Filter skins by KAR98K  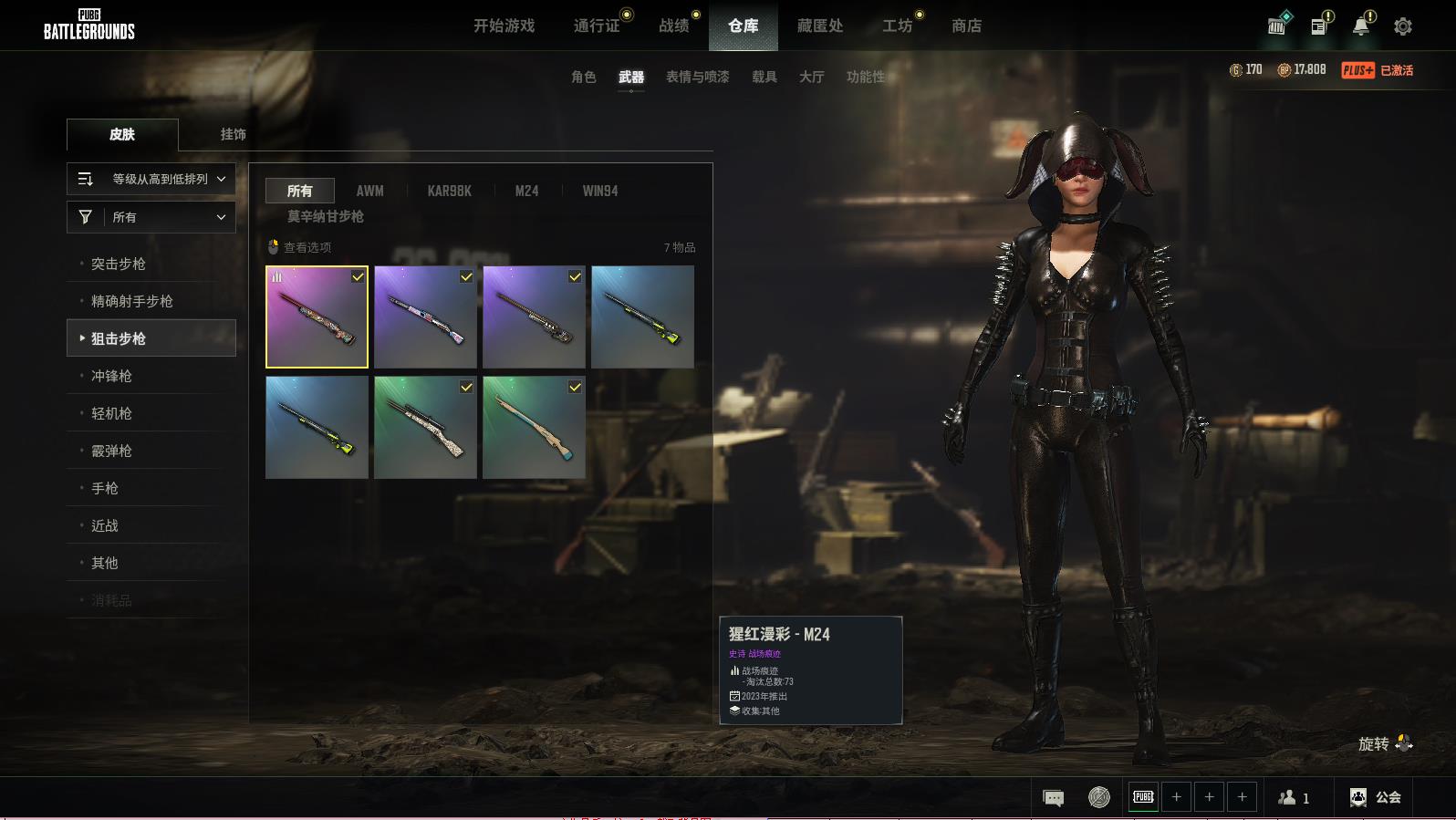(x=450, y=191)
